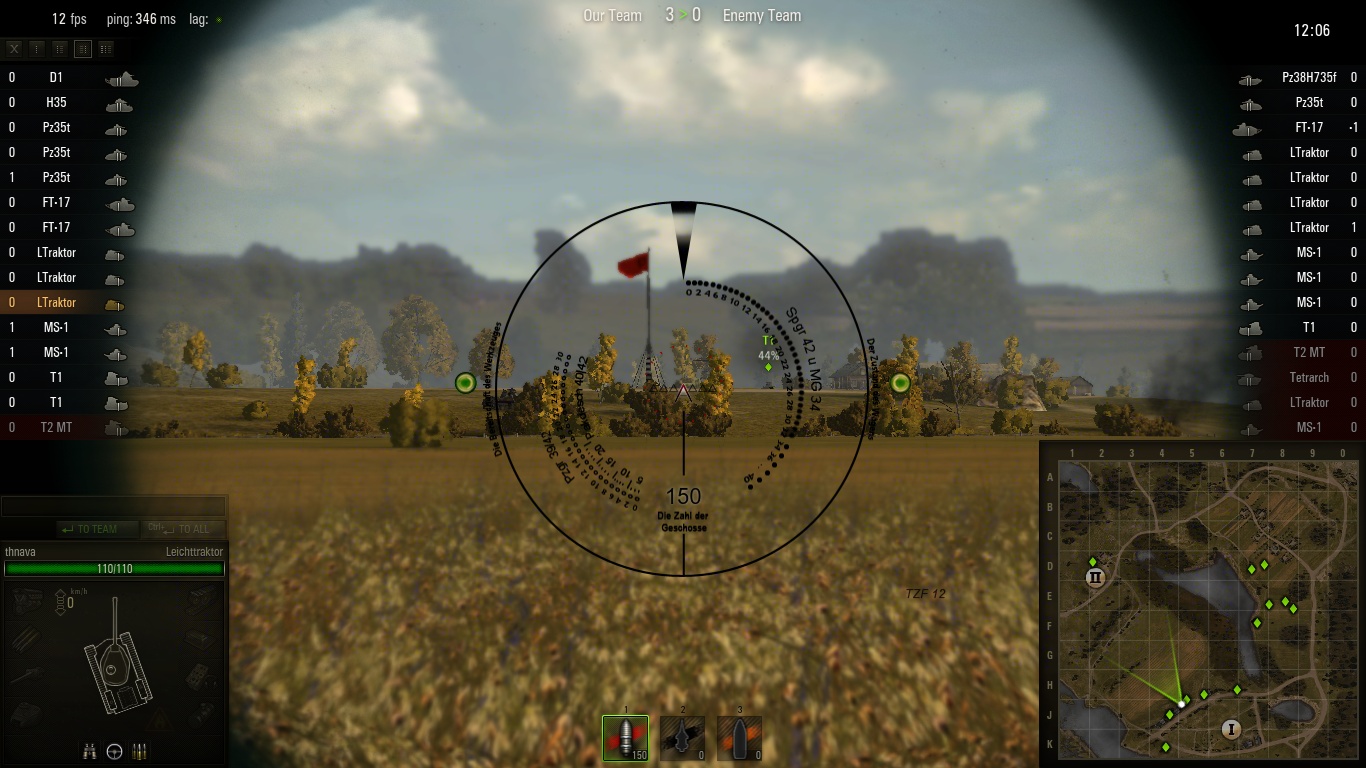The height and width of the screenshot is (768, 1366).
Task: Select the empty AP ammo in slot 3
Action: click(738, 738)
